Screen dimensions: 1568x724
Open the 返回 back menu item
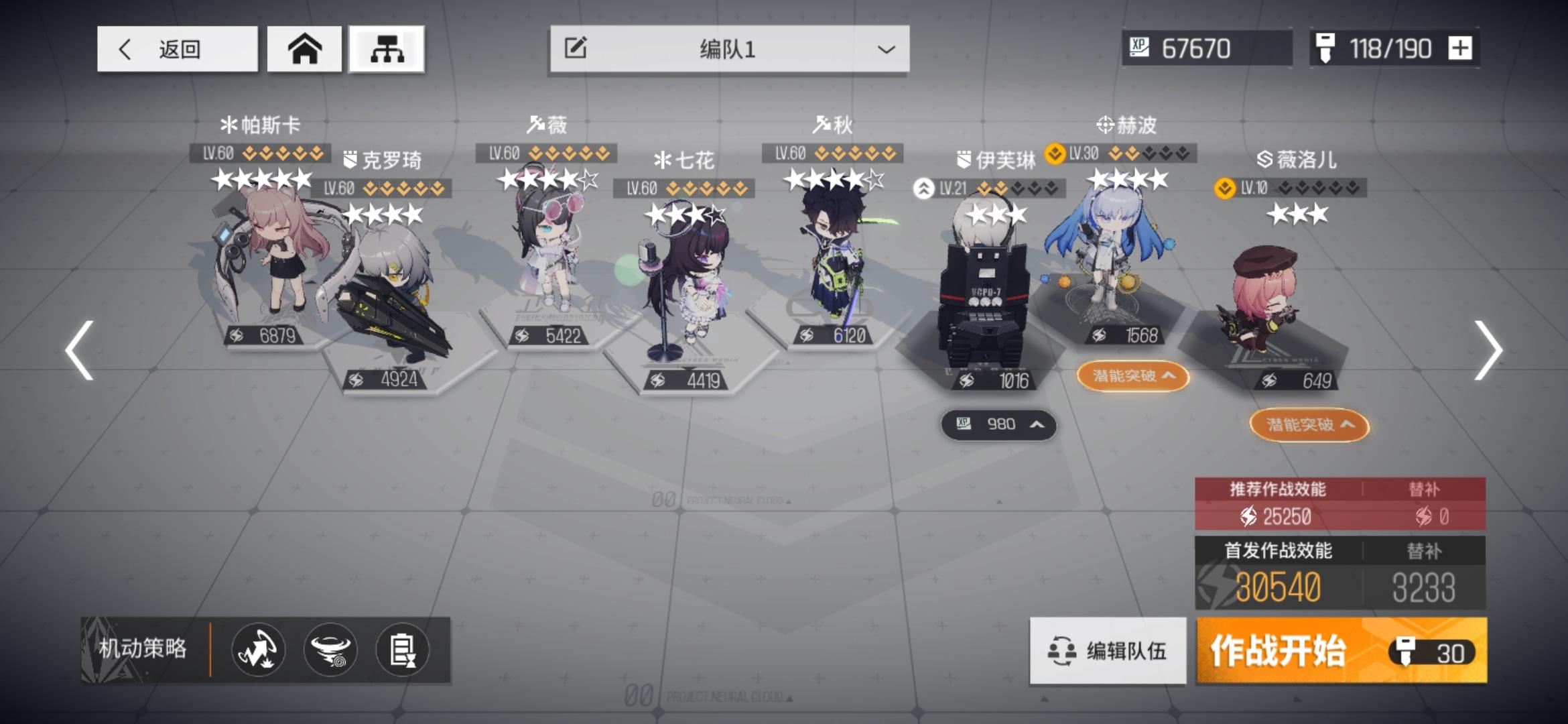point(176,50)
